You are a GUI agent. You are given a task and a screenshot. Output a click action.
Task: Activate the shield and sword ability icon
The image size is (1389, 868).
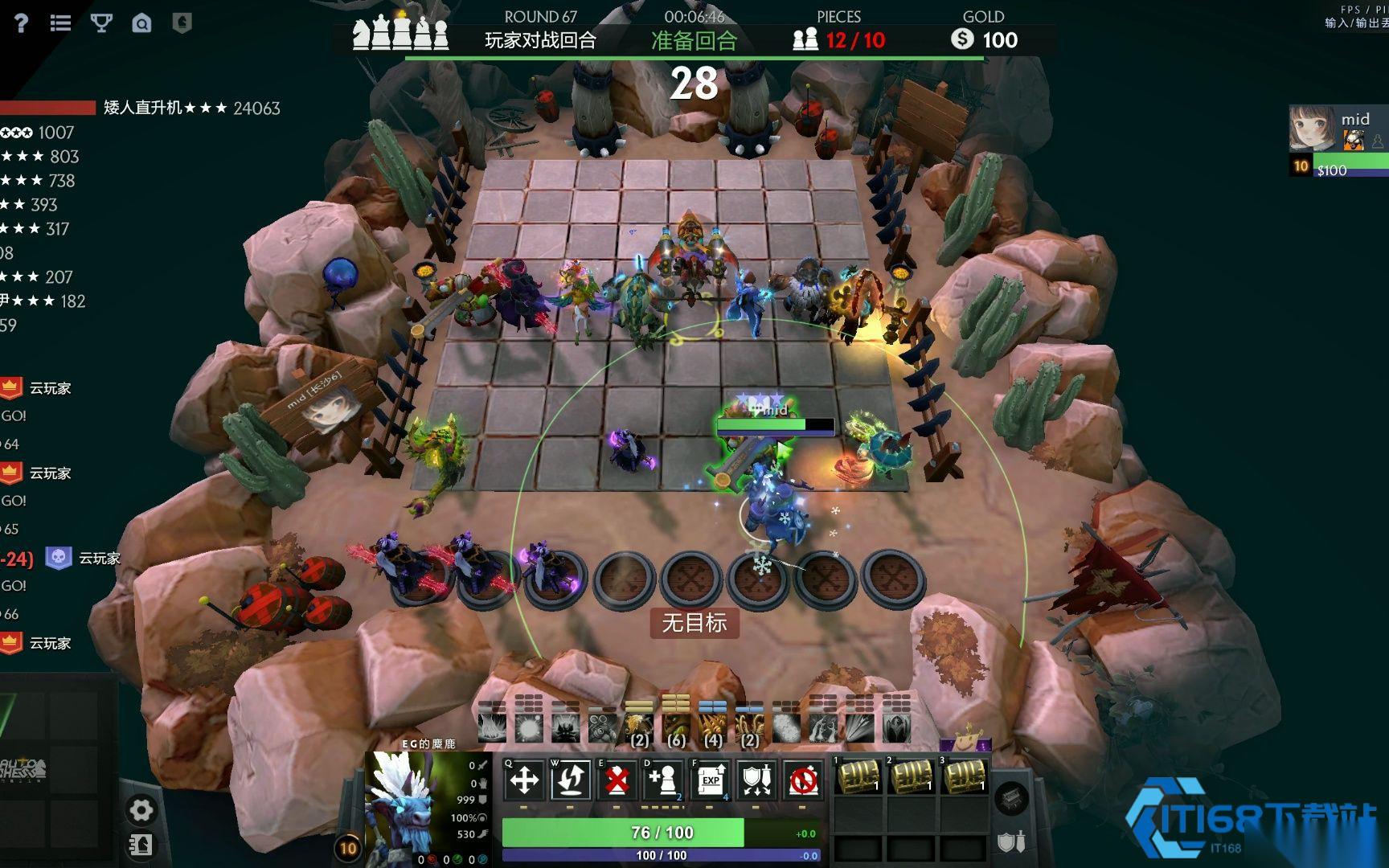coord(756,780)
